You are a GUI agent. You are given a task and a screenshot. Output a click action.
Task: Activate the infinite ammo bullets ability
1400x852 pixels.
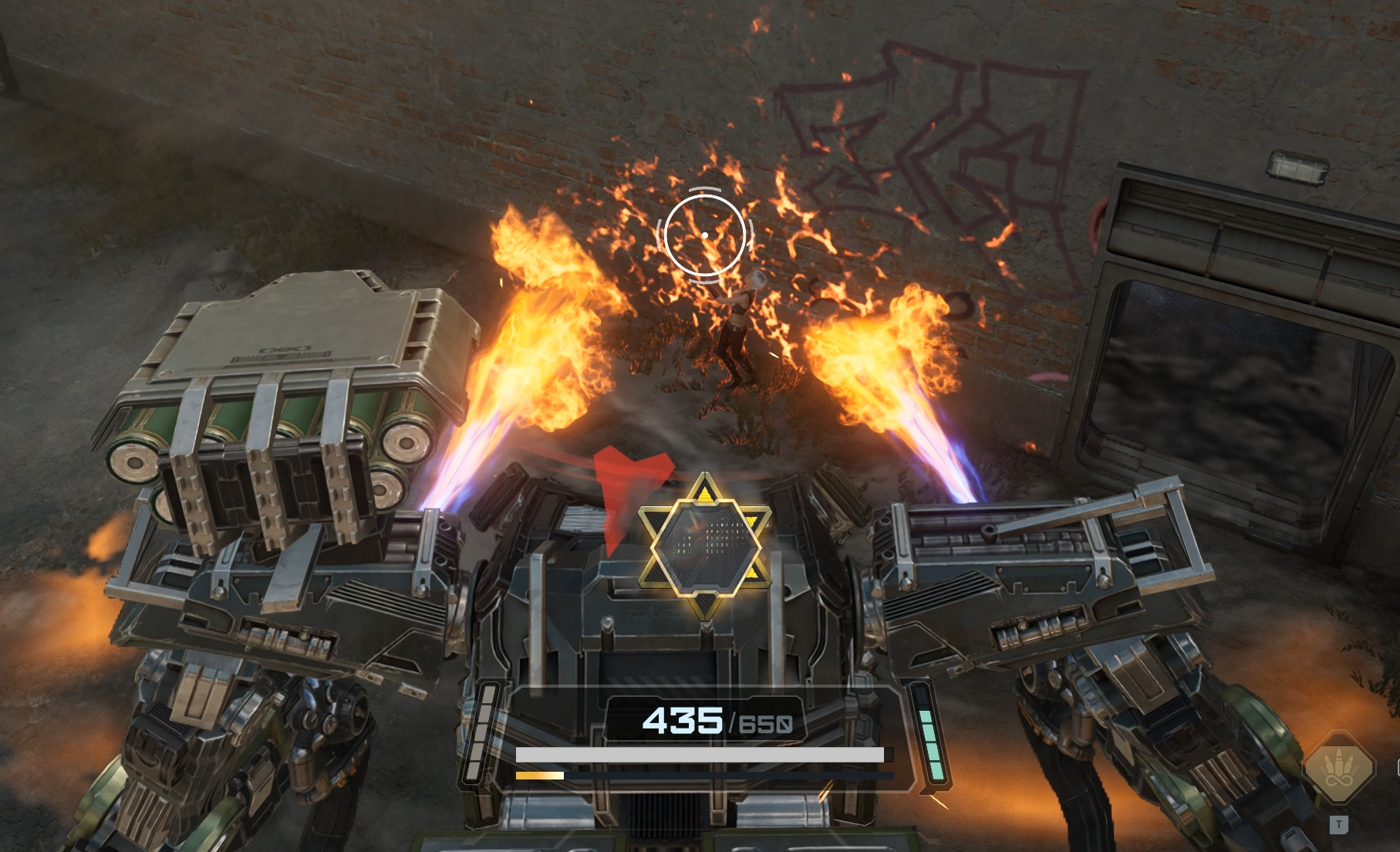pos(1338,769)
